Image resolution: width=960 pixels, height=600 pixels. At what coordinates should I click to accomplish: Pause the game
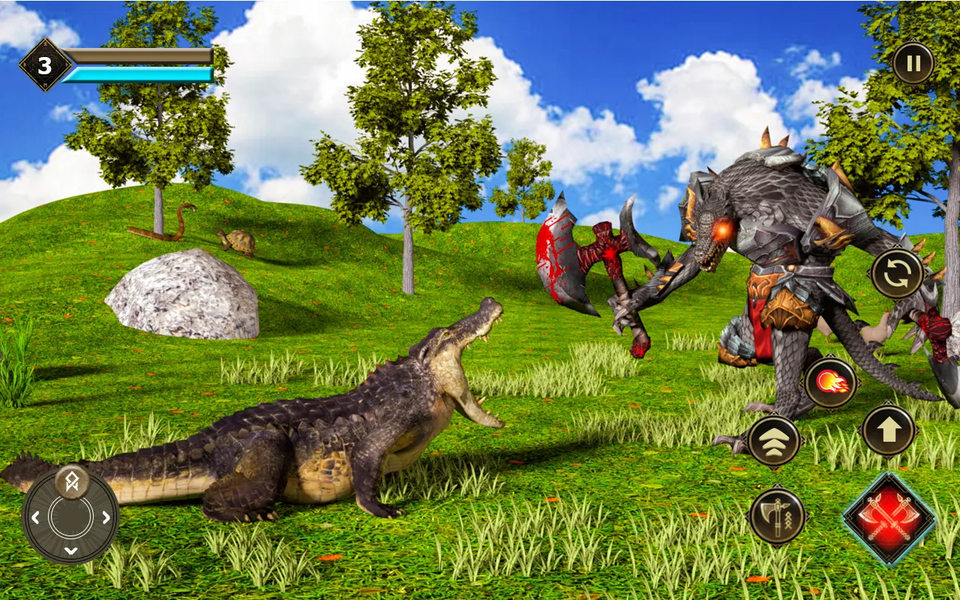[x=912, y=63]
